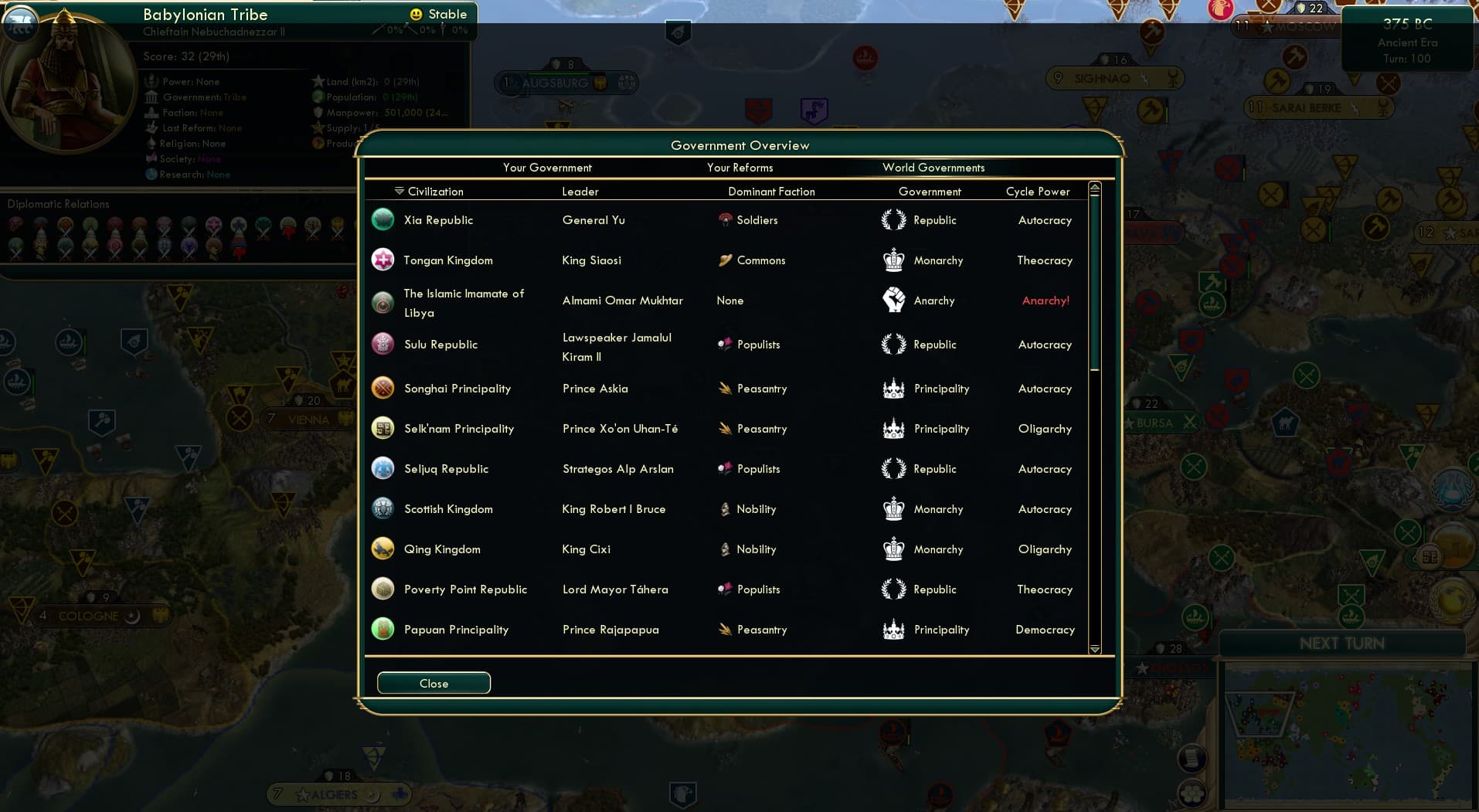The width and height of the screenshot is (1479, 812).
Task: Click the Commons faction icon beside King Siaosi
Action: click(725, 260)
